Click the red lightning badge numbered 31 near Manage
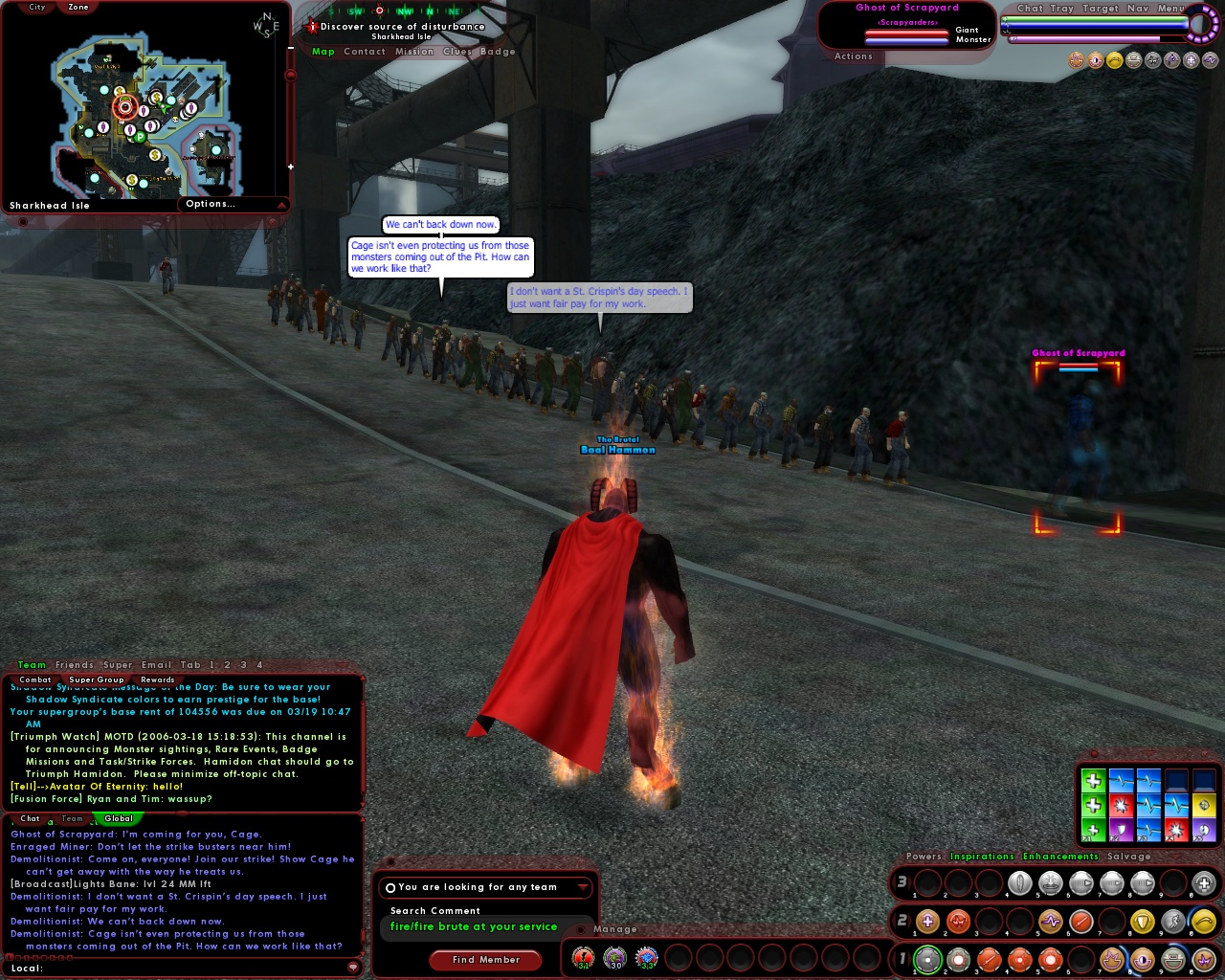 tap(583, 957)
